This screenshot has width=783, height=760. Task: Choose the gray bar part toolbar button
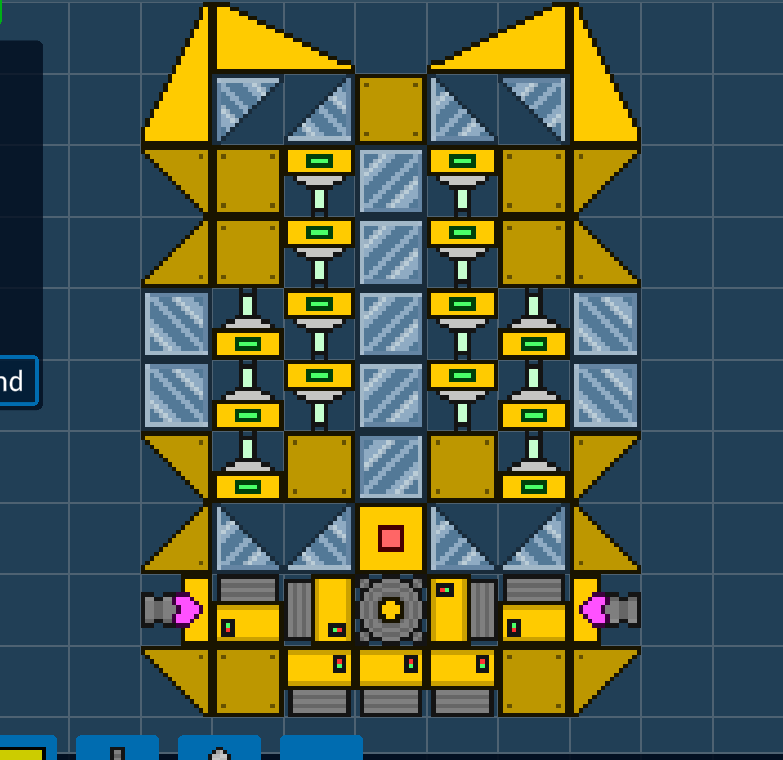pos(117,750)
